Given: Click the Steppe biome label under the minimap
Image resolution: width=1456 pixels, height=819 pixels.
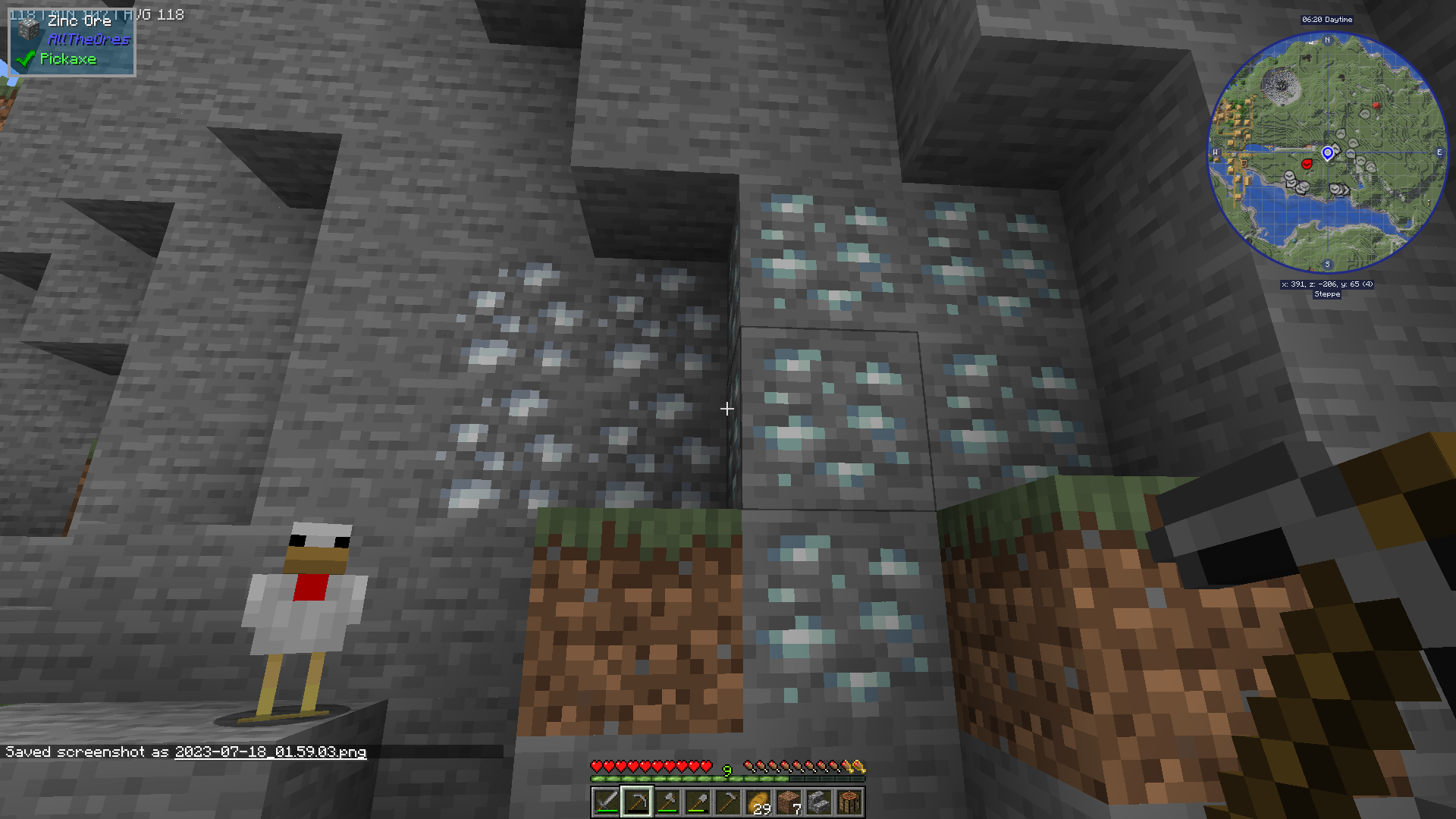Looking at the screenshot, I should (1327, 294).
